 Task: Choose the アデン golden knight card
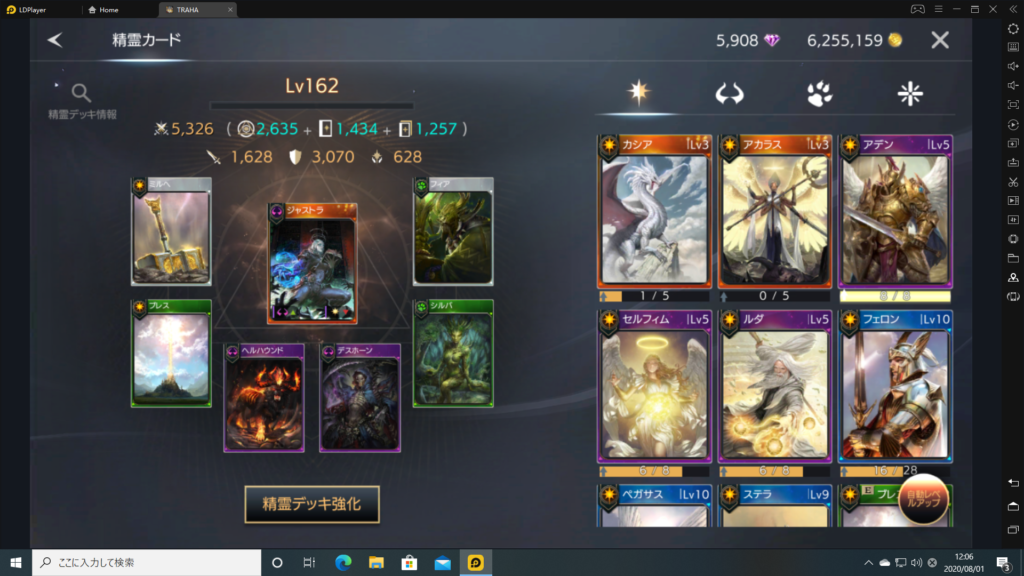895,217
